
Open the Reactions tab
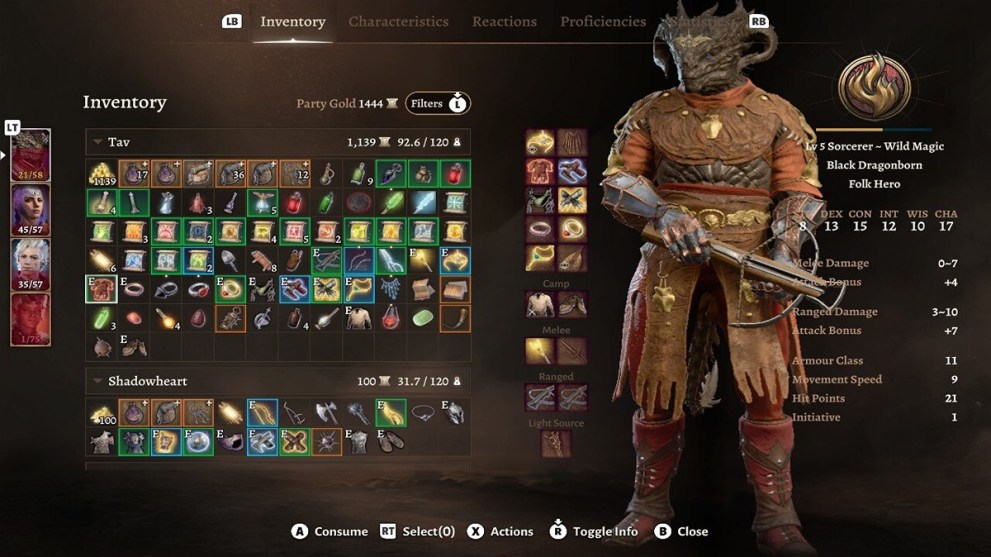[x=504, y=21]
